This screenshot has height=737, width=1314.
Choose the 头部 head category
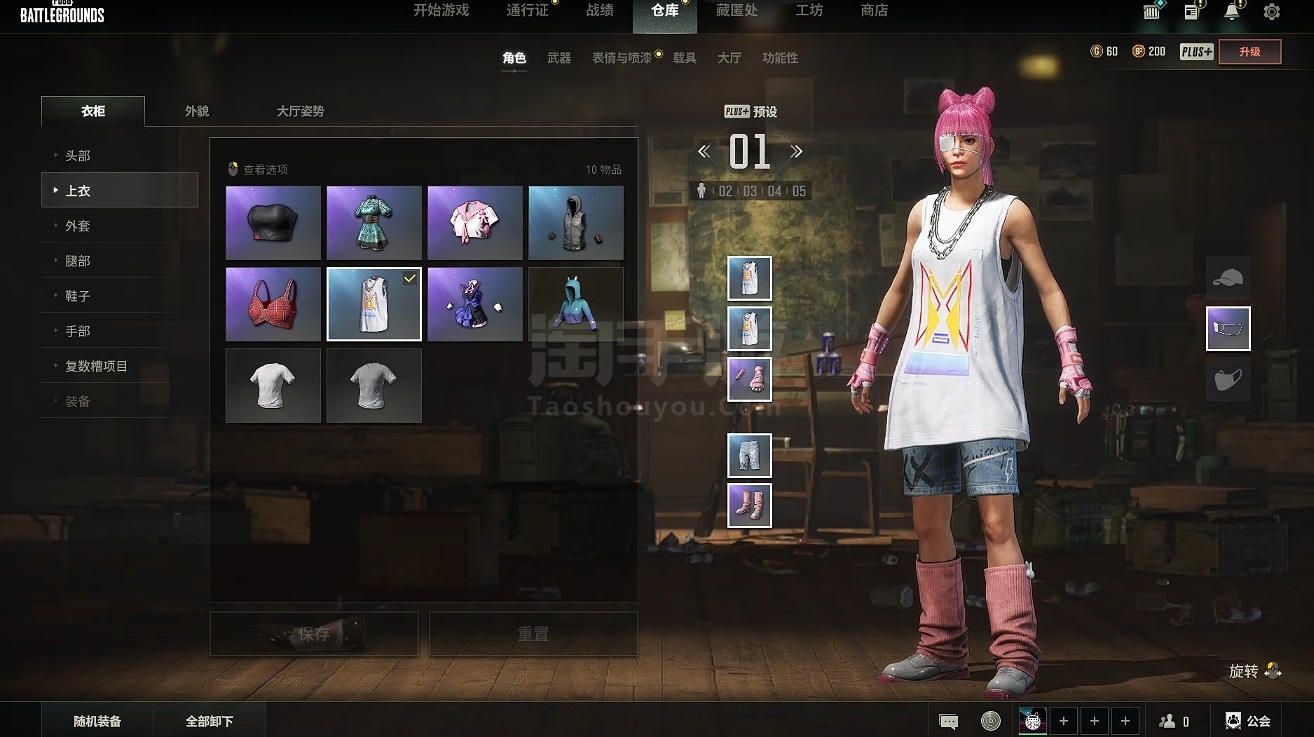tap(78, 156)
